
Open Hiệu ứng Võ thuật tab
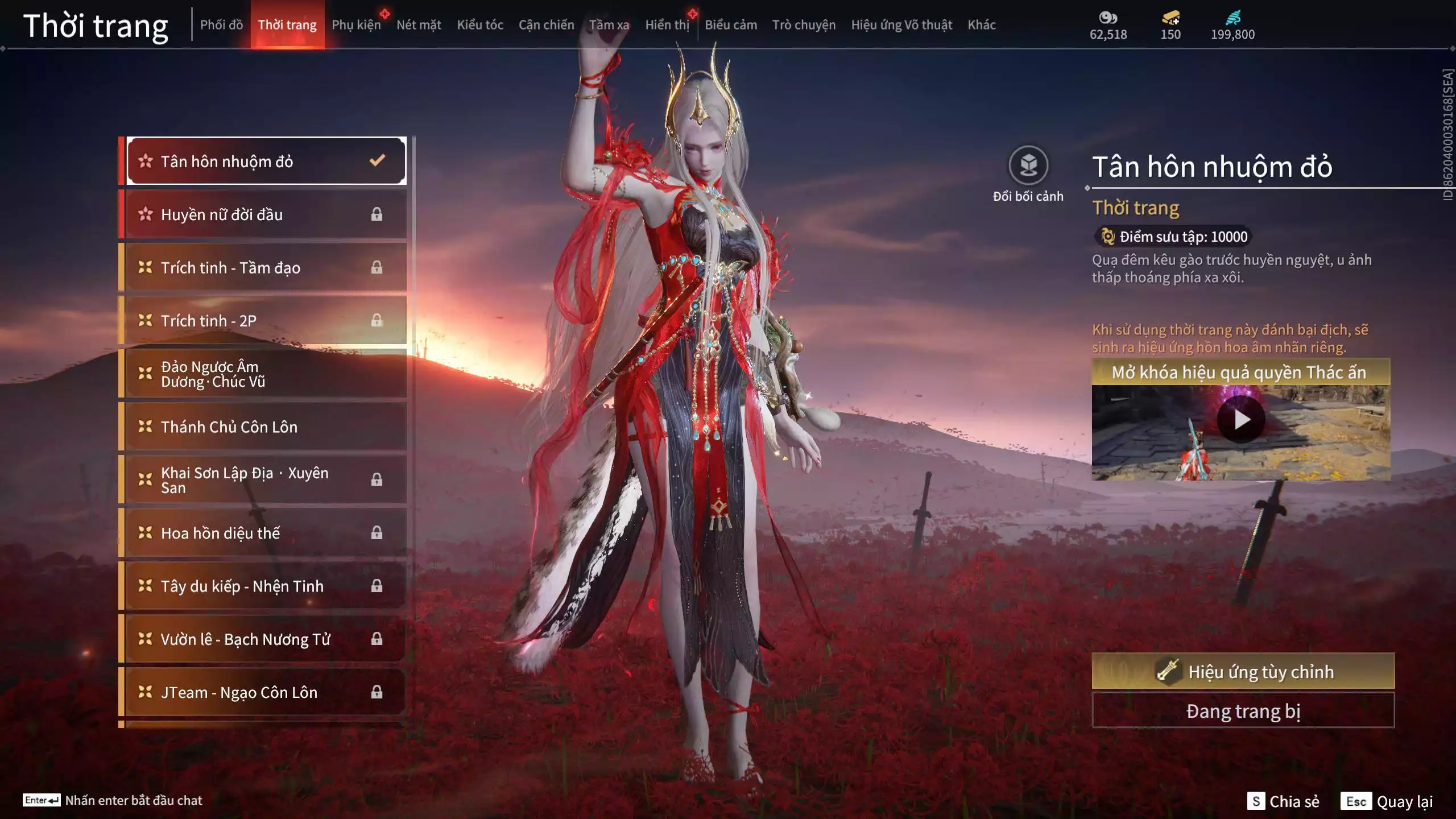pos(901,25)
